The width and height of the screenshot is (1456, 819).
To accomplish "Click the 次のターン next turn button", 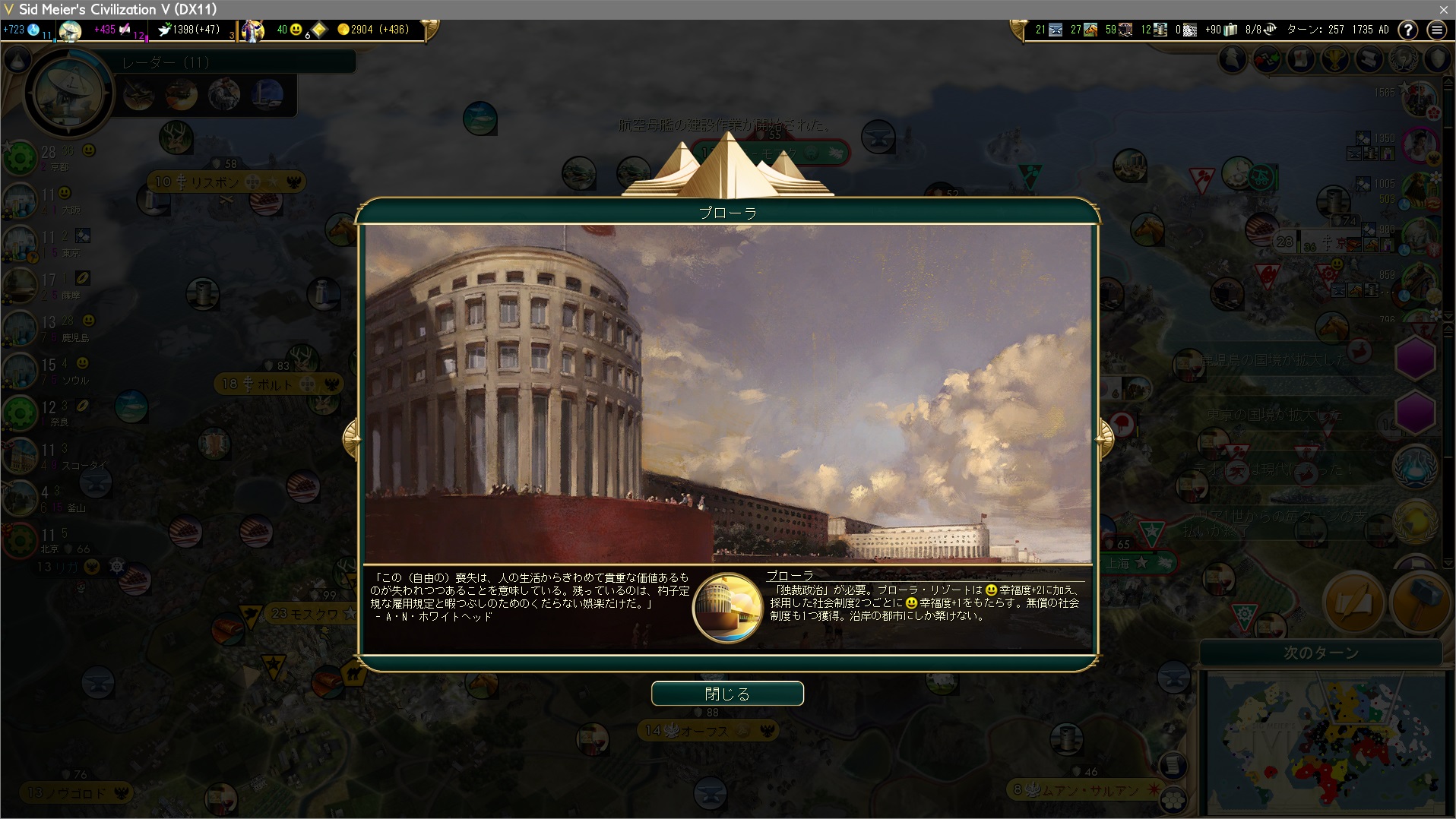I will pos(1320,653).
